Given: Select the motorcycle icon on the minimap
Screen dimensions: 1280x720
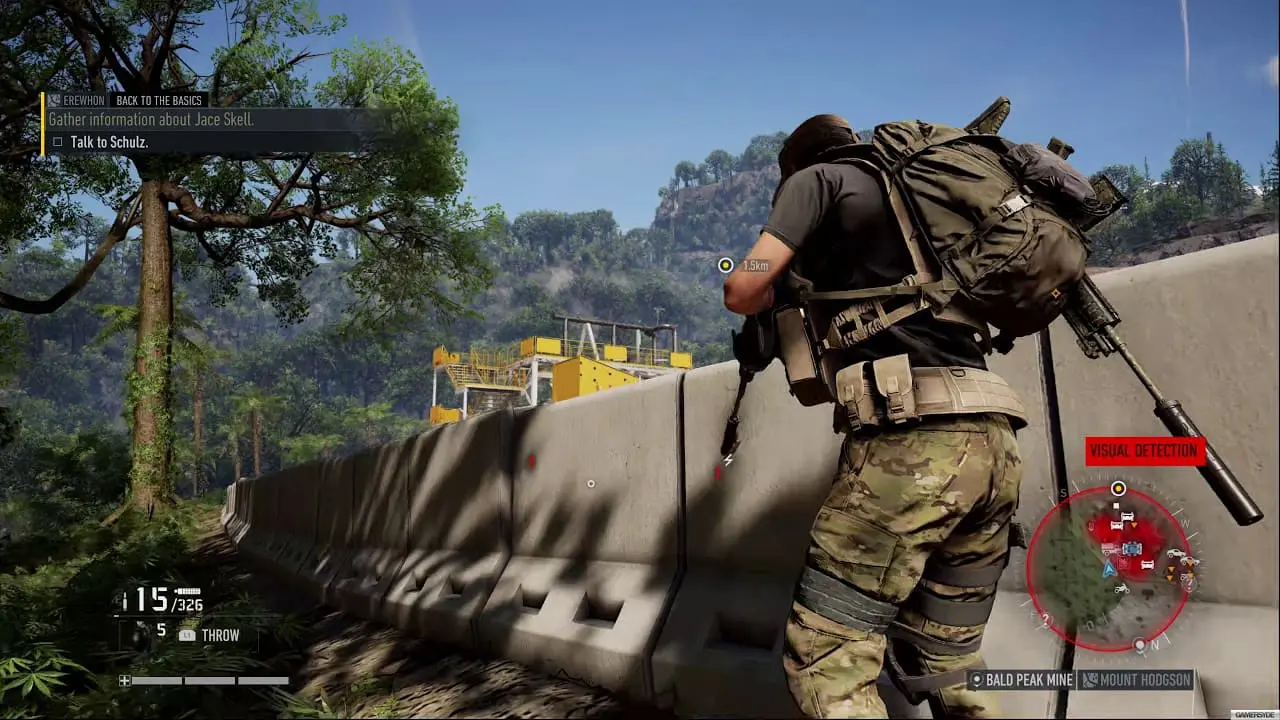Looking at the screenshot, I should (x=1122, y=589).
